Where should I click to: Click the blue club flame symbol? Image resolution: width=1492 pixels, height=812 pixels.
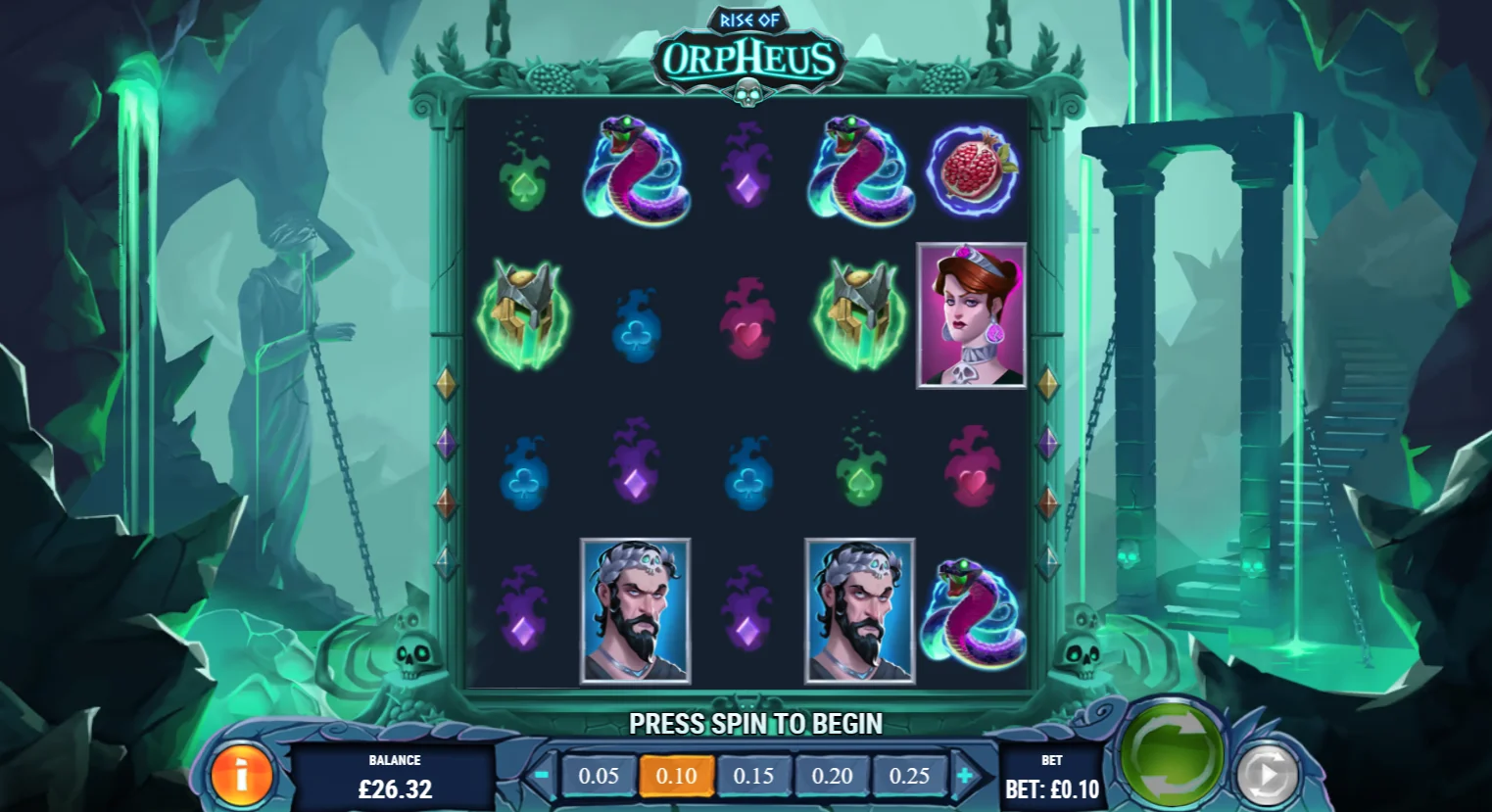click(636, 333)
